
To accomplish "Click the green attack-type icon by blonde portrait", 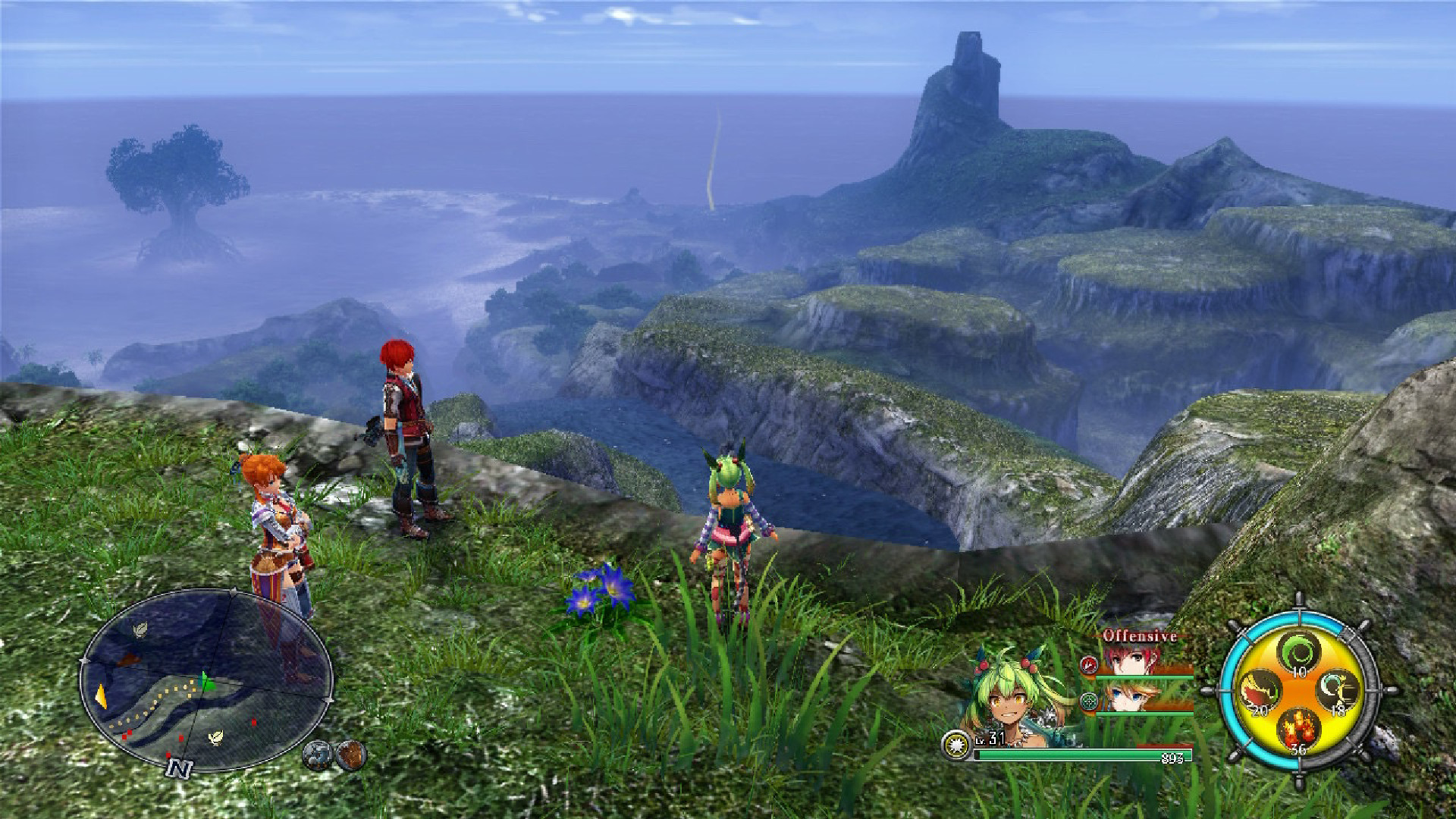I will coord(1089,701).
